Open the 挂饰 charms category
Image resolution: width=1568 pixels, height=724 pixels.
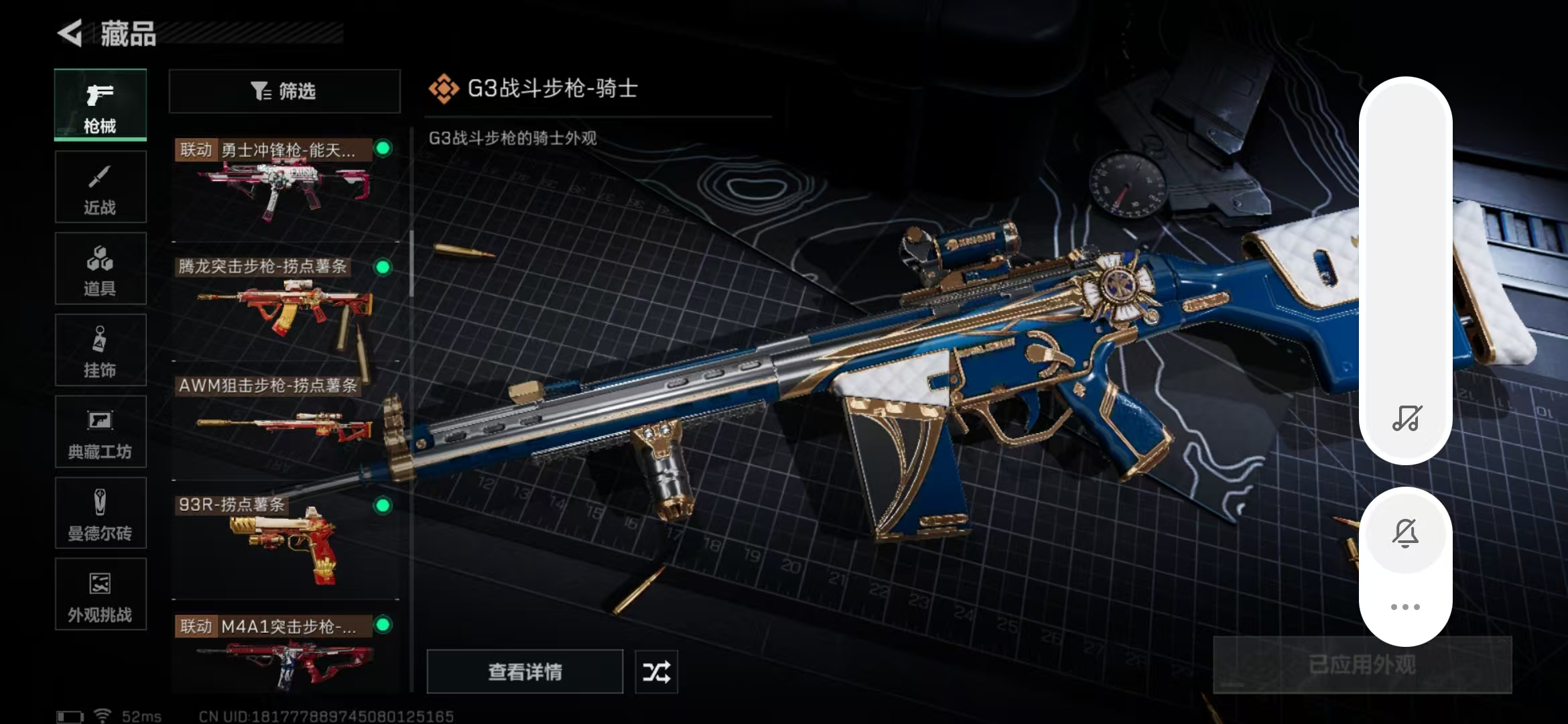click(x=100, y=349)
